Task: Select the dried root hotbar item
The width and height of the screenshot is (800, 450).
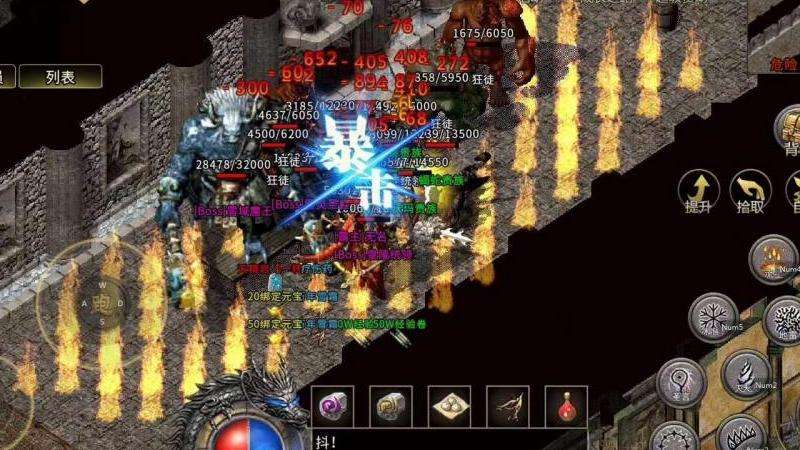Action: pos(508,406)
